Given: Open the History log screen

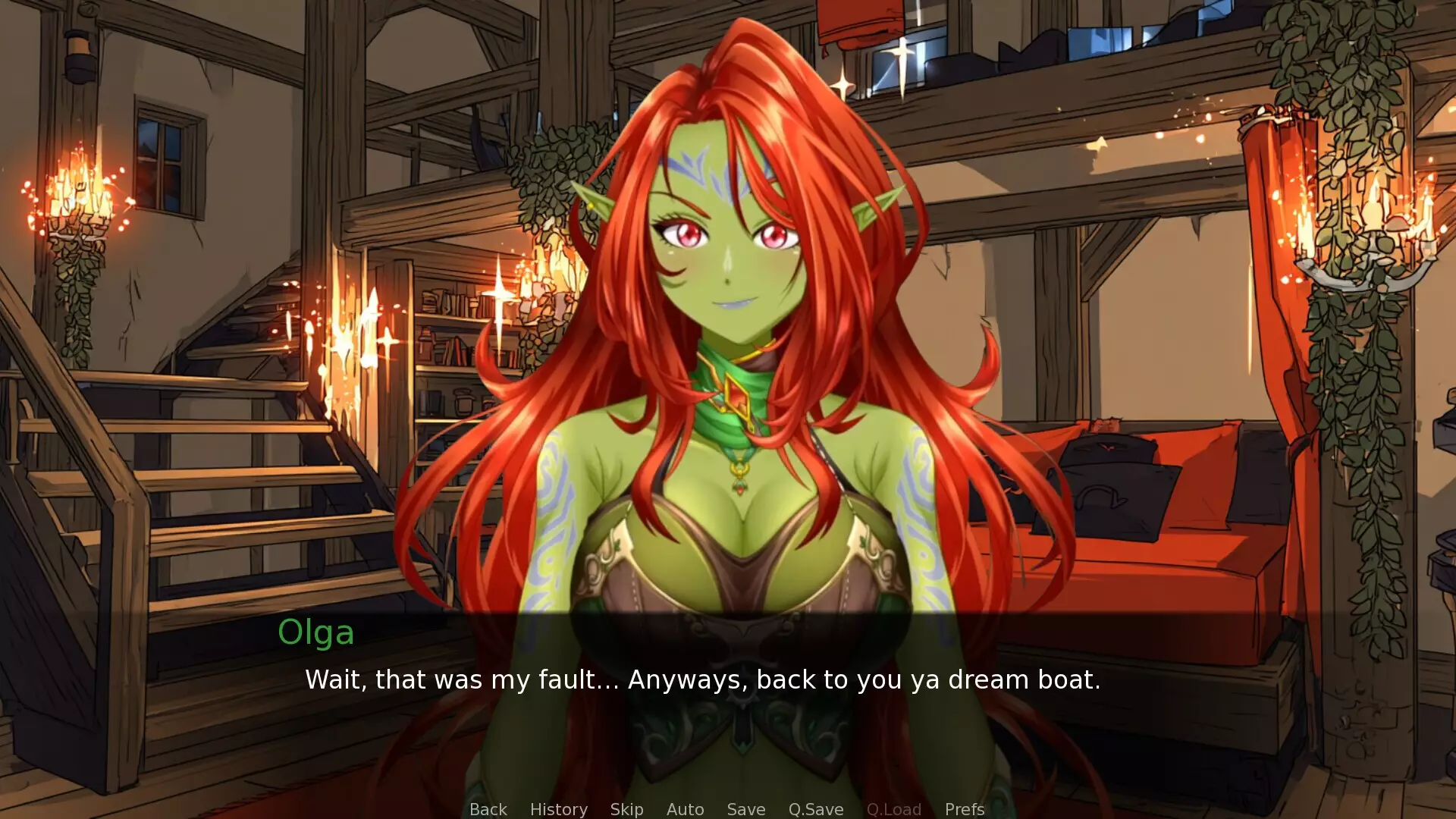Looking at the screenshot, I should [558, 809].
